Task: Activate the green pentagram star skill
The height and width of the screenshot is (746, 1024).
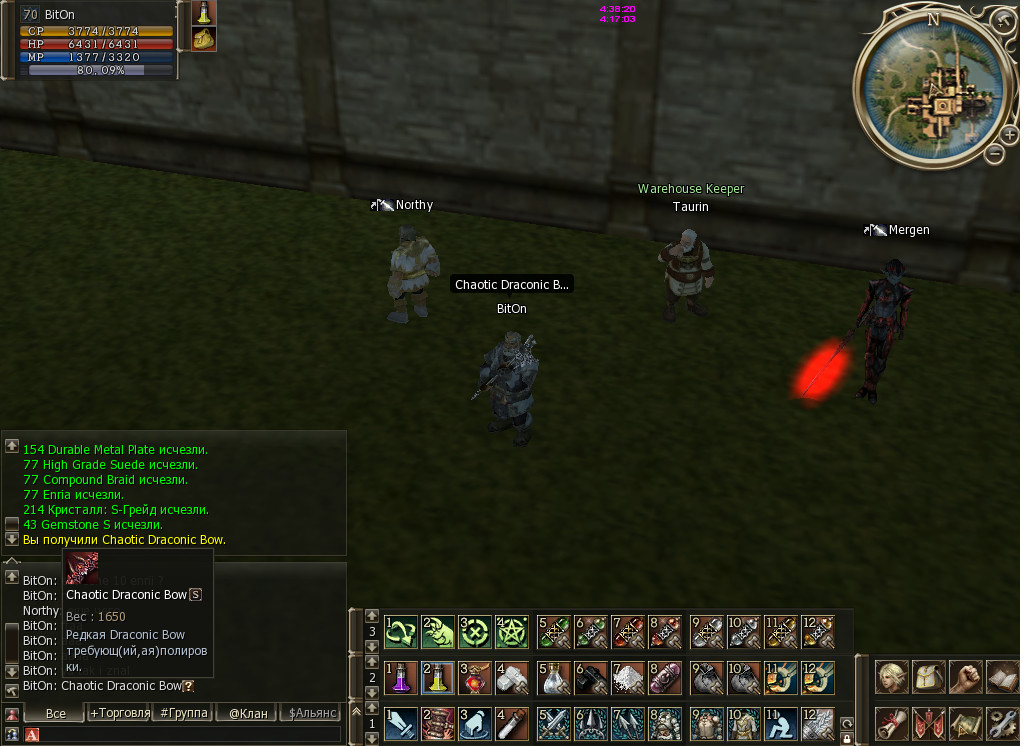Action: coord(511,632)
